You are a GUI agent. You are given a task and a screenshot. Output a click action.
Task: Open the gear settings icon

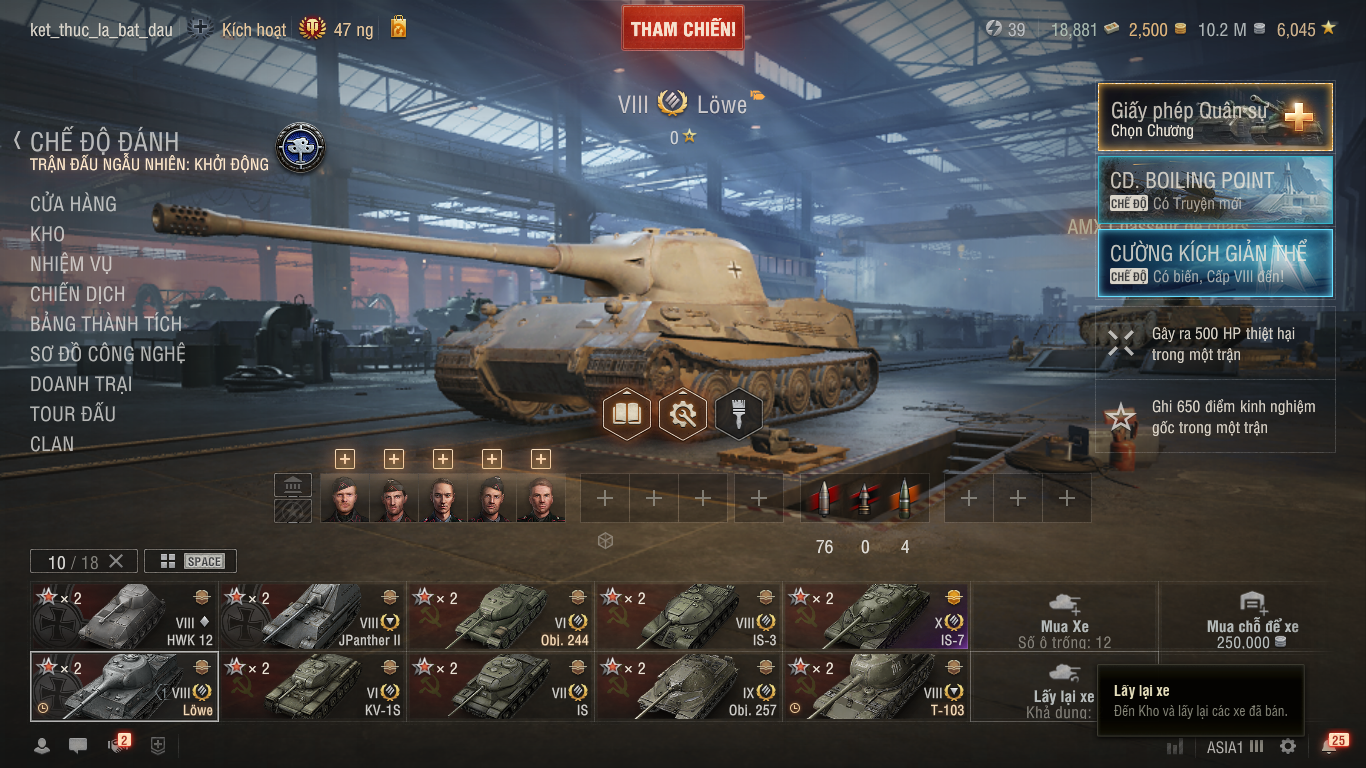pyautogui.click(x=1288, y=746)
